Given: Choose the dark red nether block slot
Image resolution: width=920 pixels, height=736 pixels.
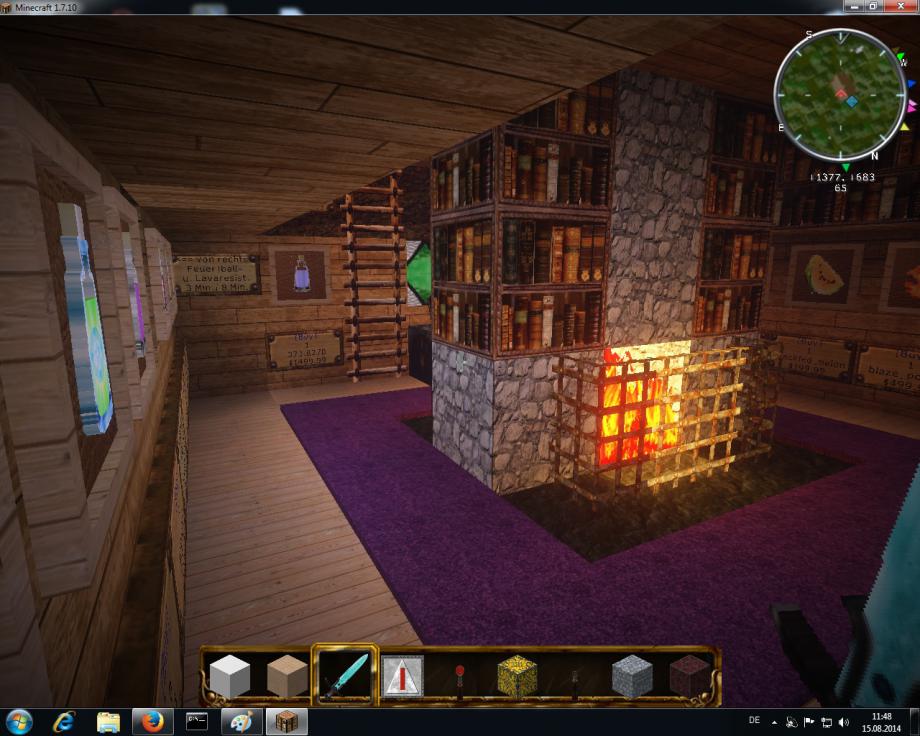Looking at the screenshot, I should 688,677.
